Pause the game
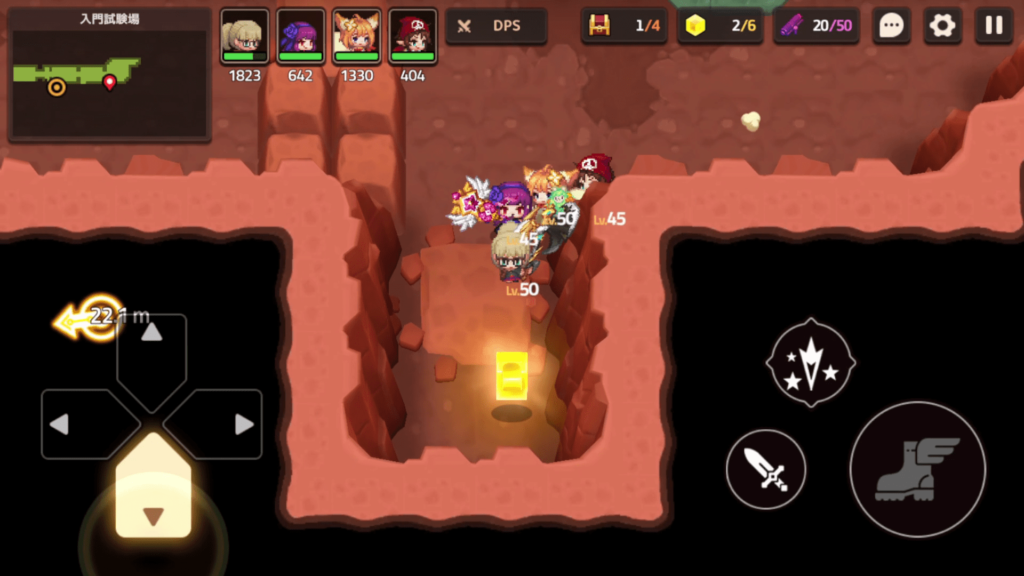The width and height of the screenshot is (1024, 576). pos(993,26)
